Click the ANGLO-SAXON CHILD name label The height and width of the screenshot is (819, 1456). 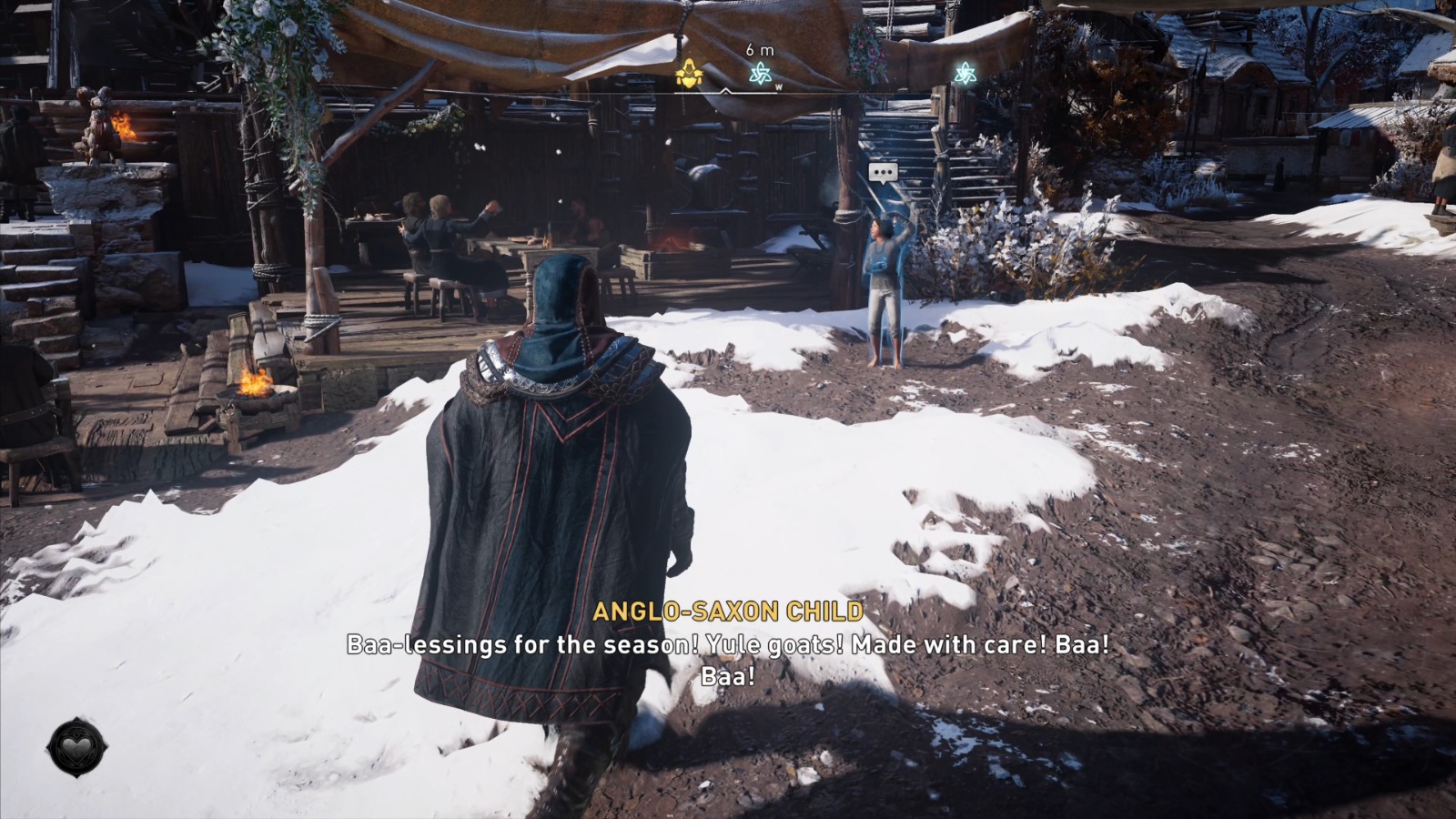coord(728,612)
